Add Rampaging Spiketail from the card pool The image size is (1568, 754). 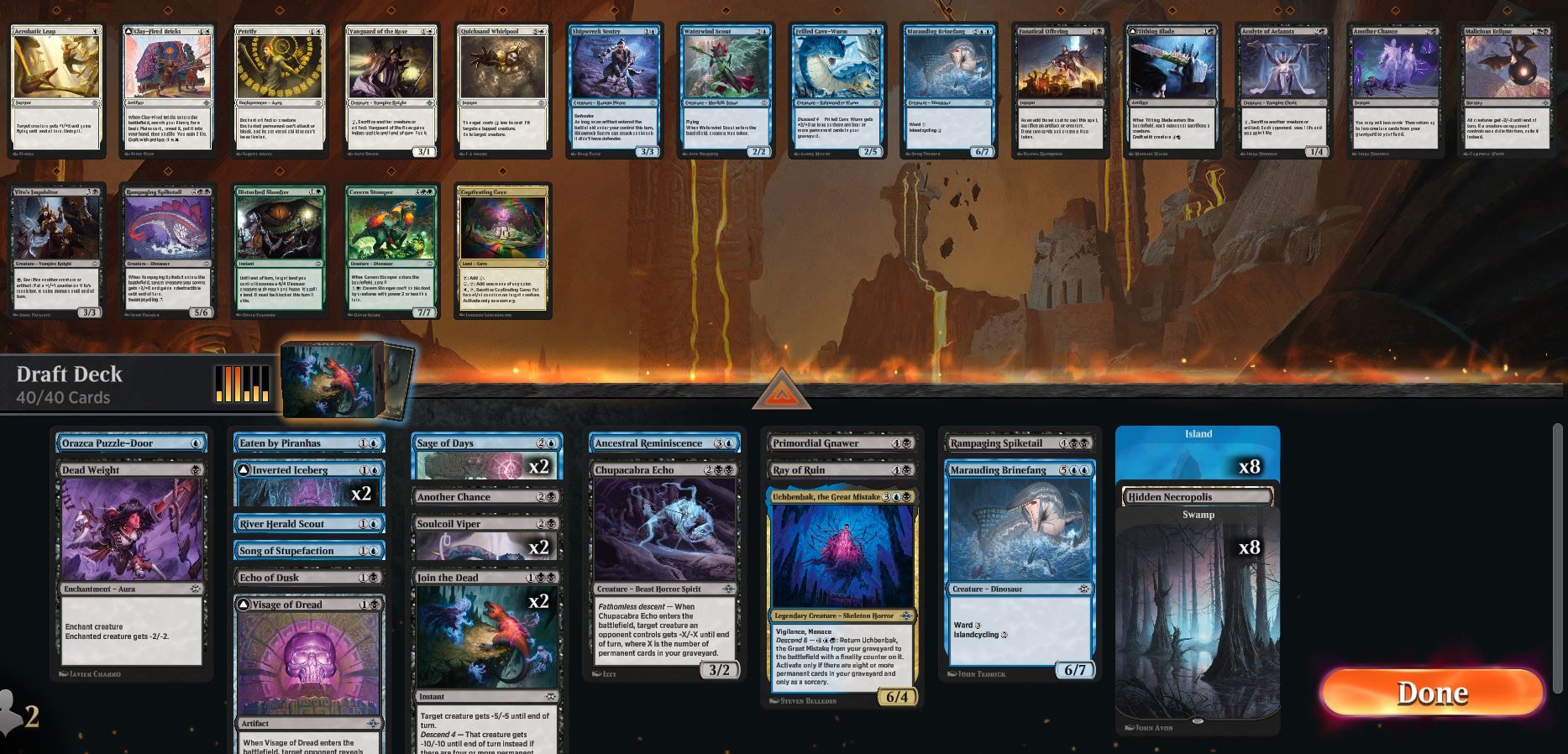(166, 248)
